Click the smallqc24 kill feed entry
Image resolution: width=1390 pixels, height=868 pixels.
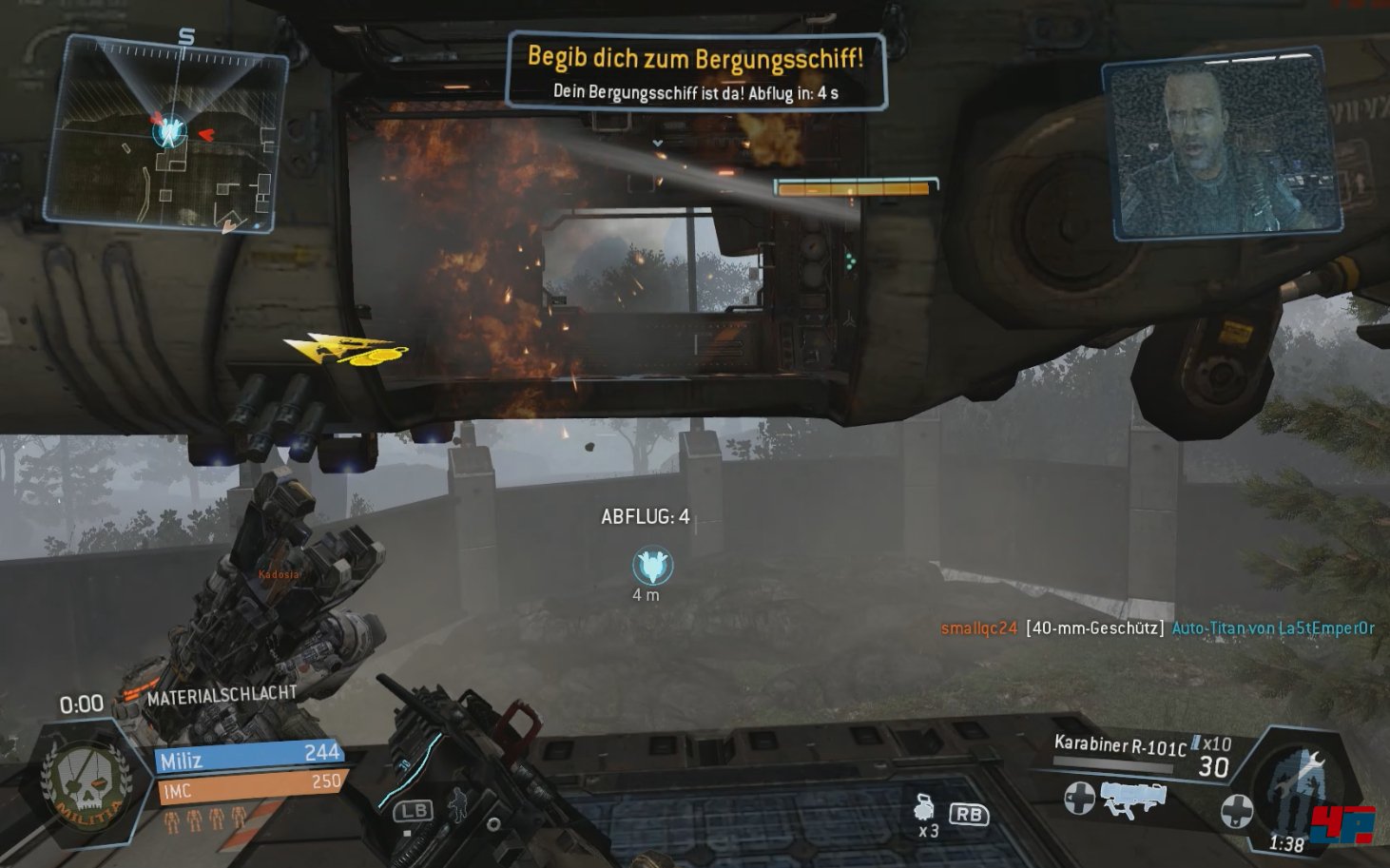click(1157, 627)
